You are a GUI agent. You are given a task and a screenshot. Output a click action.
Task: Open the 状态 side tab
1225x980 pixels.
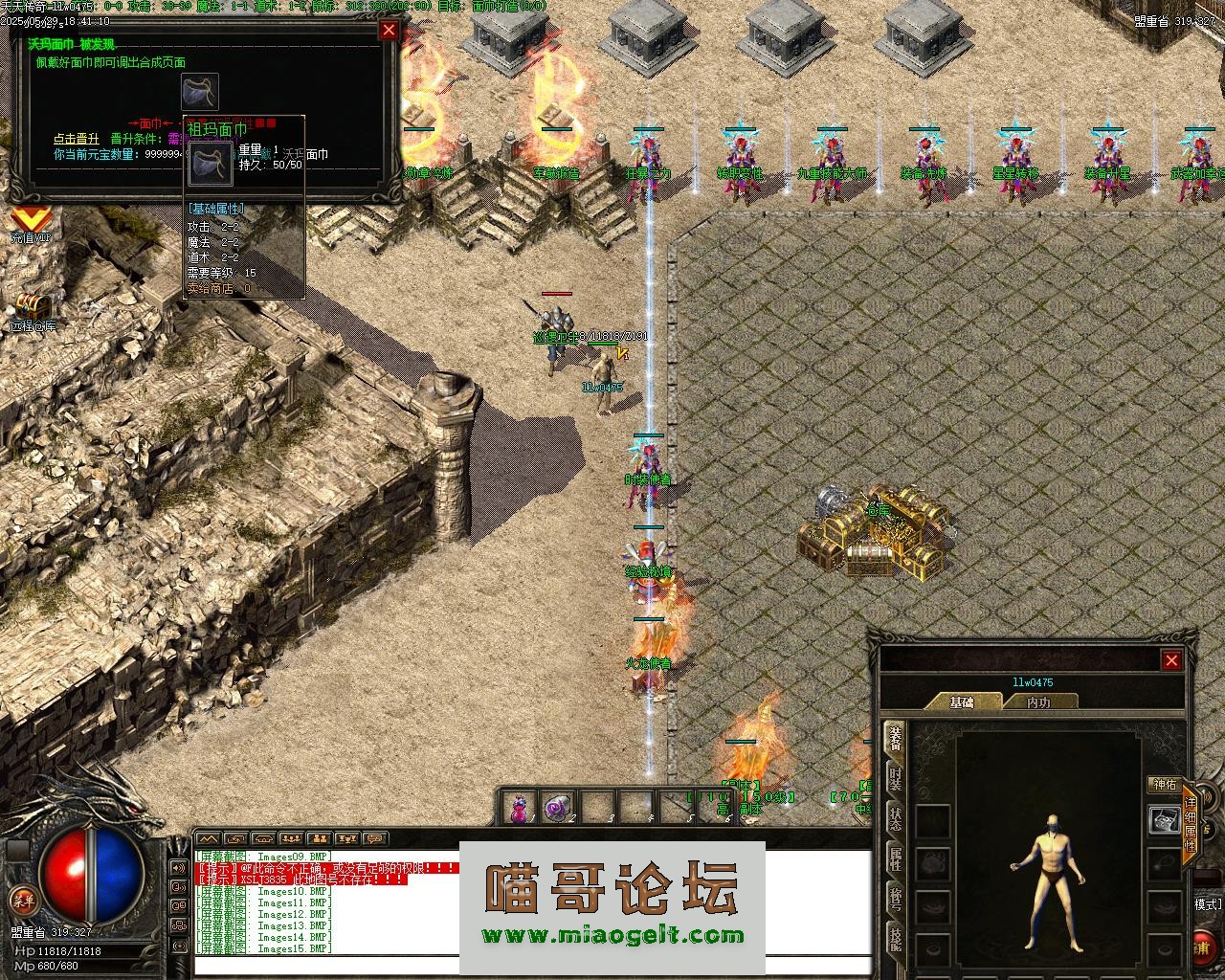point(895,819)
